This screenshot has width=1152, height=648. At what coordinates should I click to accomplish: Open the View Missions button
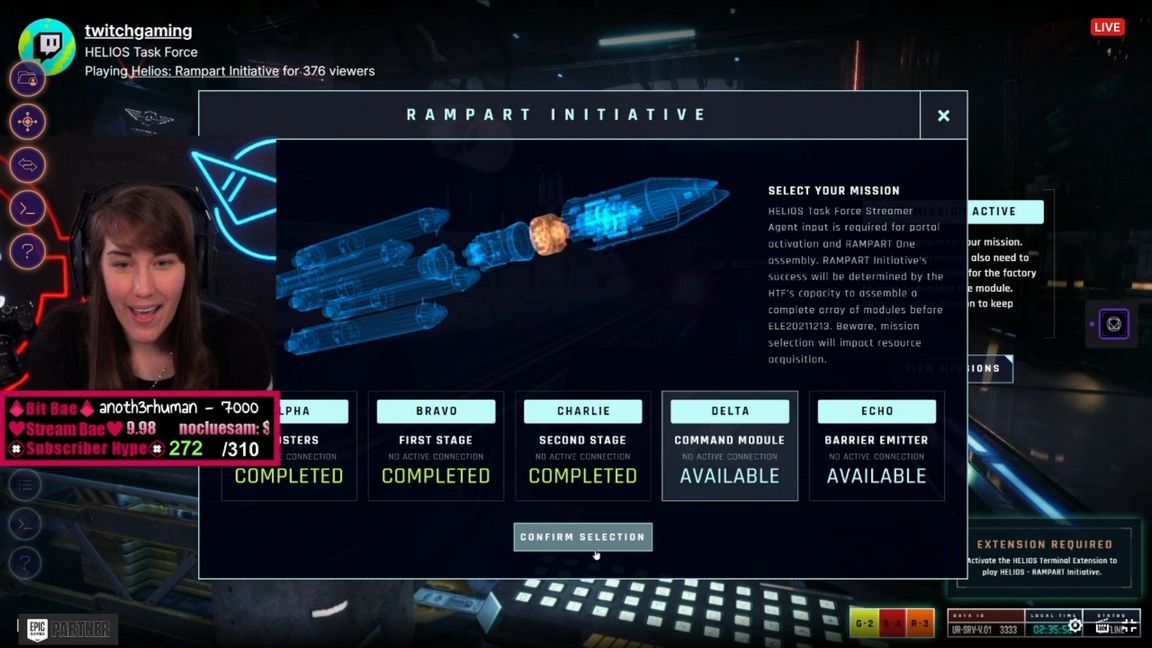[951, 369]
